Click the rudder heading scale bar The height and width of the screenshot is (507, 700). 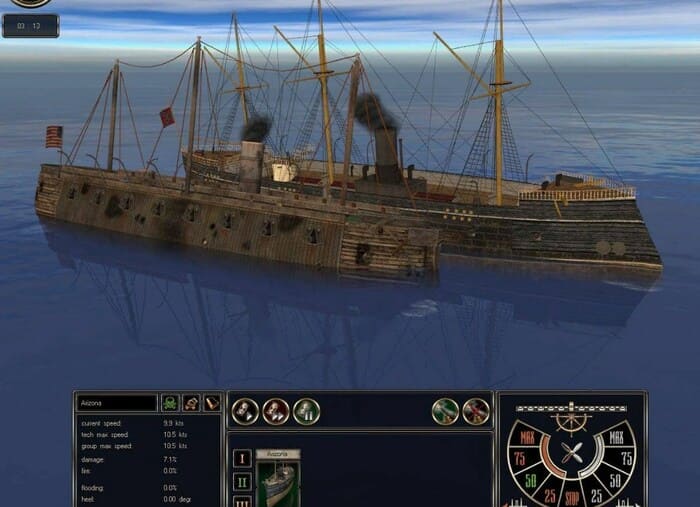[x=572, y=407]
